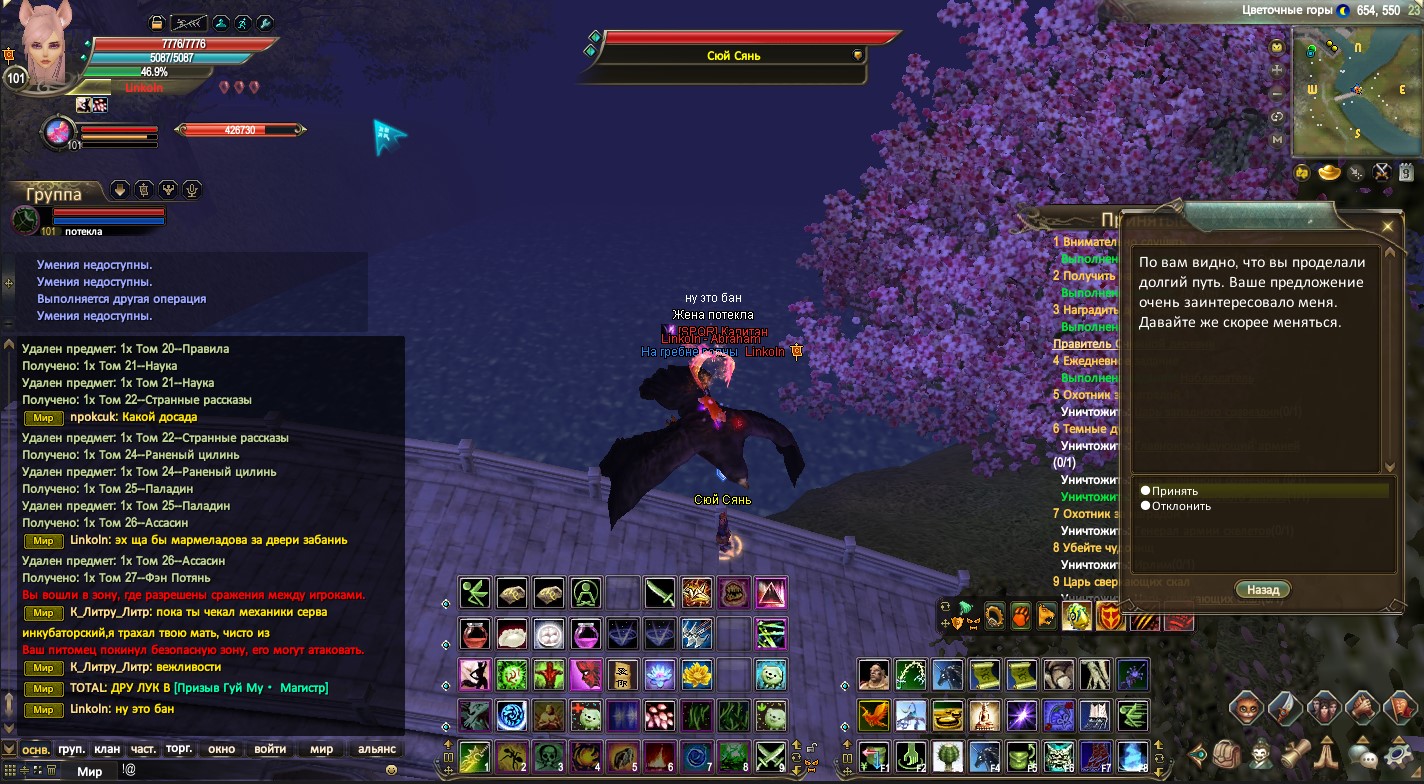The height and width of the screenshot is (784, 1424).
Task: Switch to the клан chat tab
Action: (x=107, y=749)
